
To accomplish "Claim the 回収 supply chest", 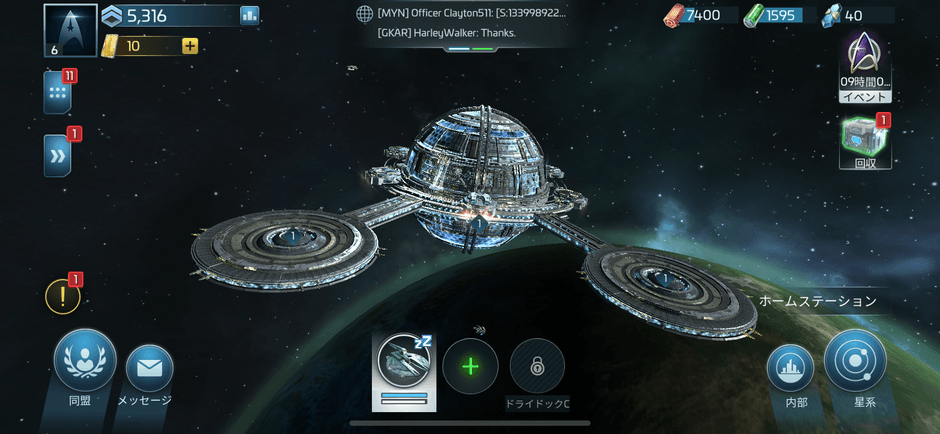I will click(x=865, y=142).
